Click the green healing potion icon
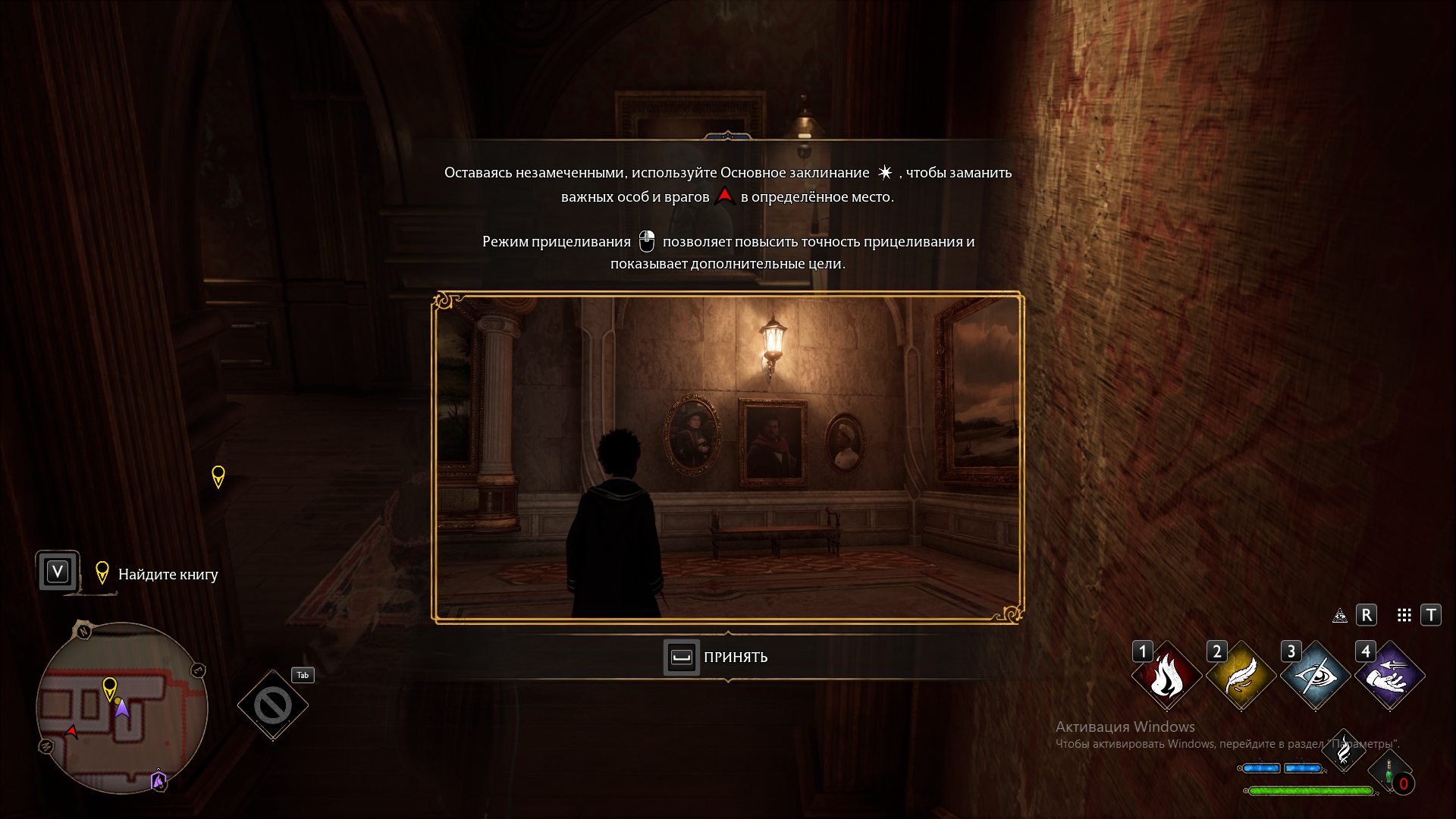 1389,770
